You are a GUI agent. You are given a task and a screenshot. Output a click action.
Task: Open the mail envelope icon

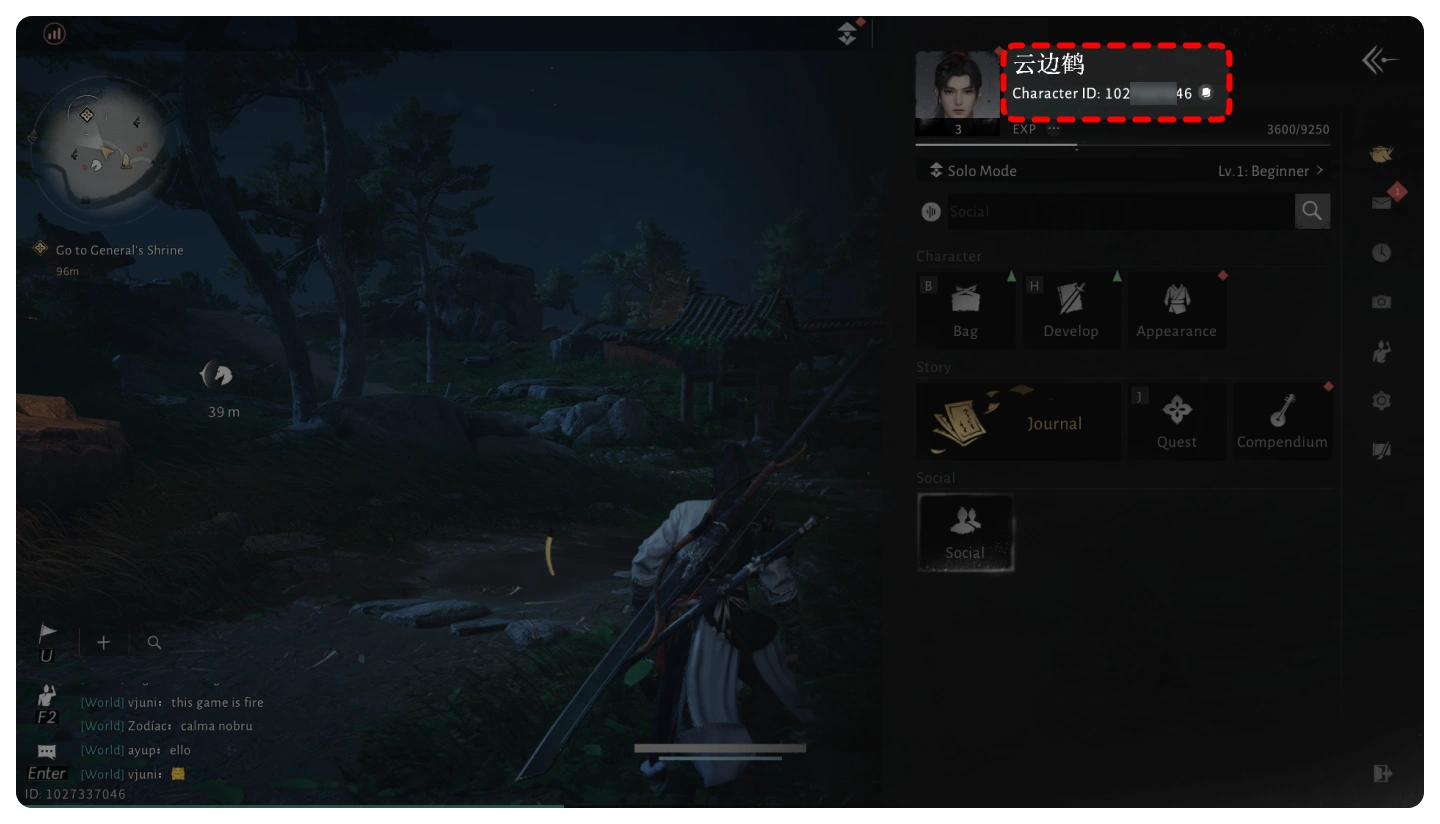(x=1382, y=203)
